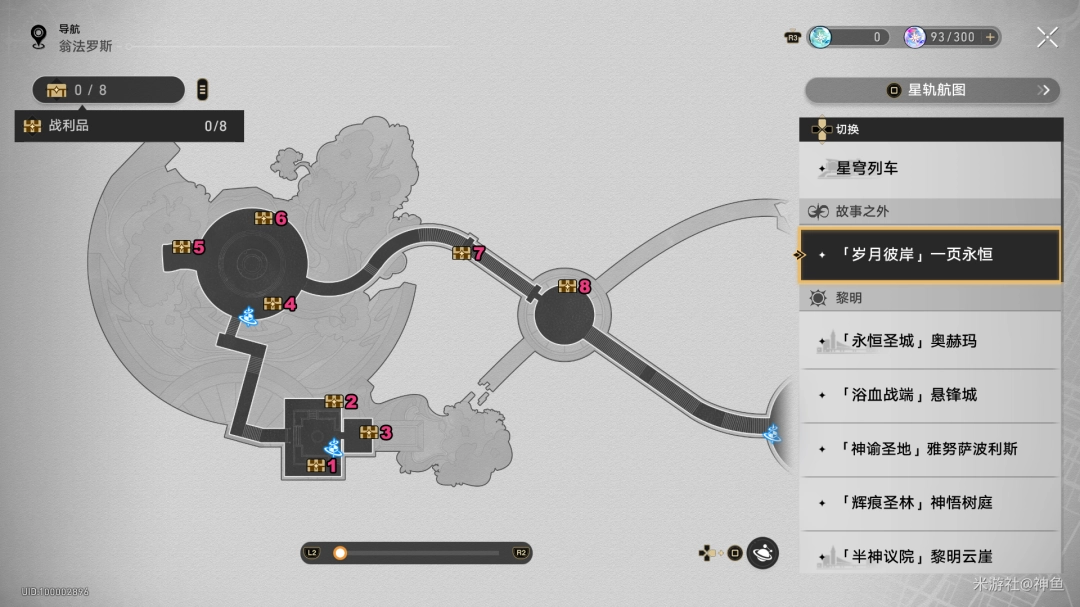Click treasure chest marker number 5

tap(182, 247)
